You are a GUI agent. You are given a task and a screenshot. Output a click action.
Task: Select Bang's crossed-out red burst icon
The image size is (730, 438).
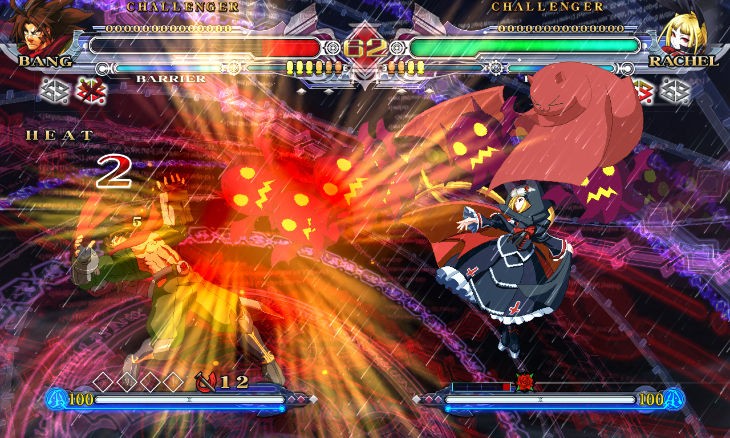[x=91, y=91]
